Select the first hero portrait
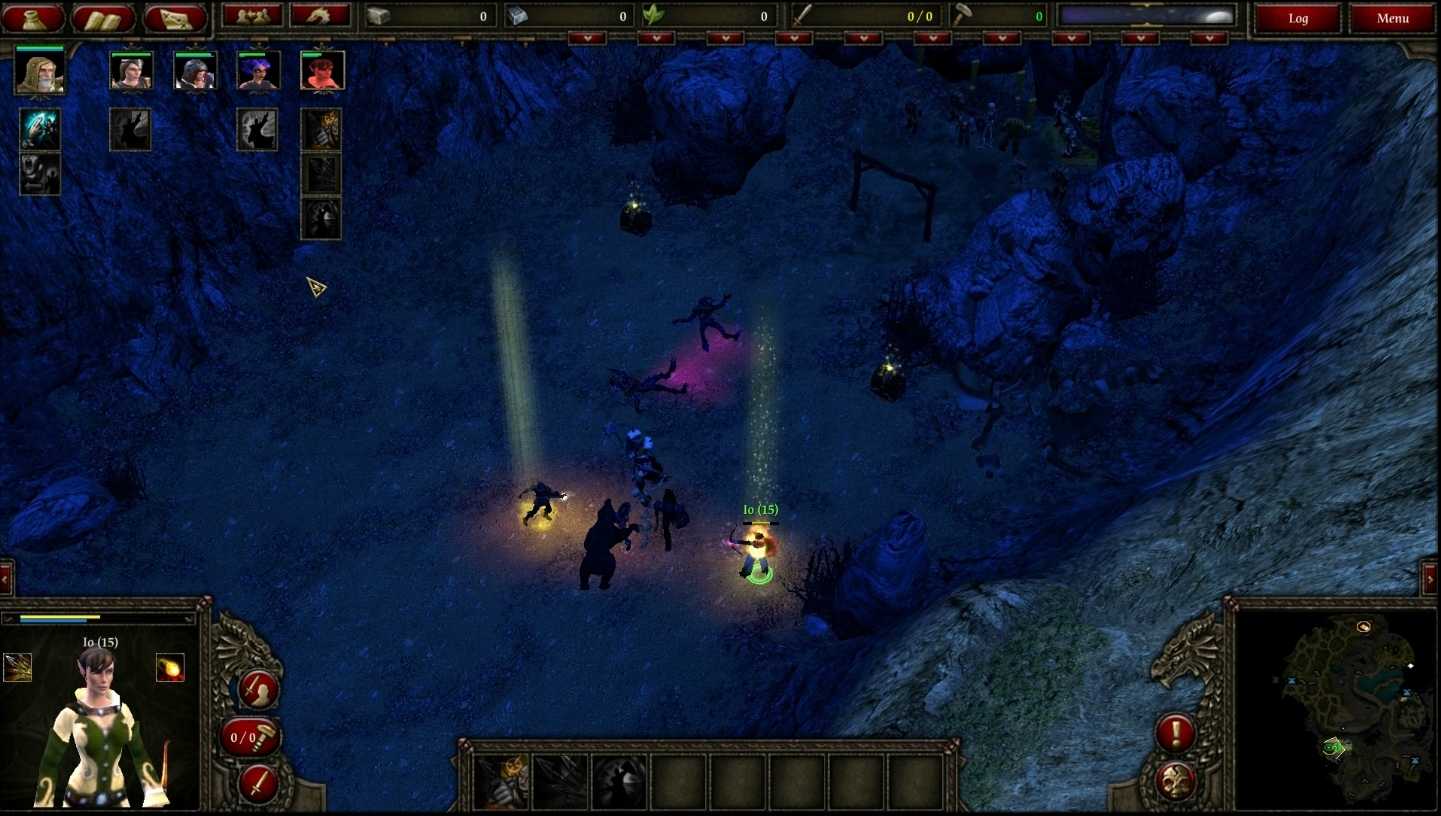Image resolution: width=1441 pixels, height=816 pixels. 39,72
